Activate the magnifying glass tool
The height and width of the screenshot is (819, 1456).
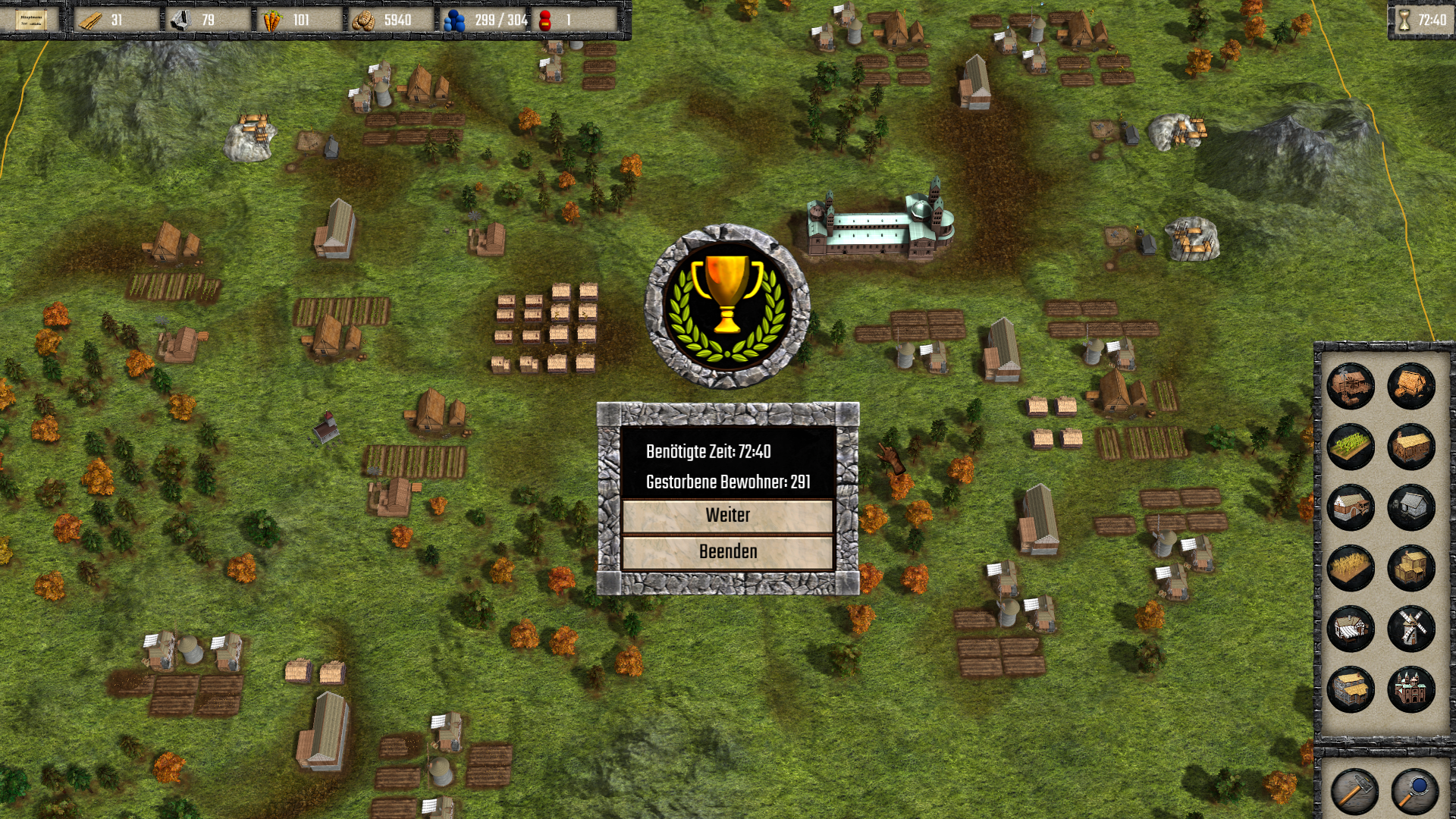1414,791
